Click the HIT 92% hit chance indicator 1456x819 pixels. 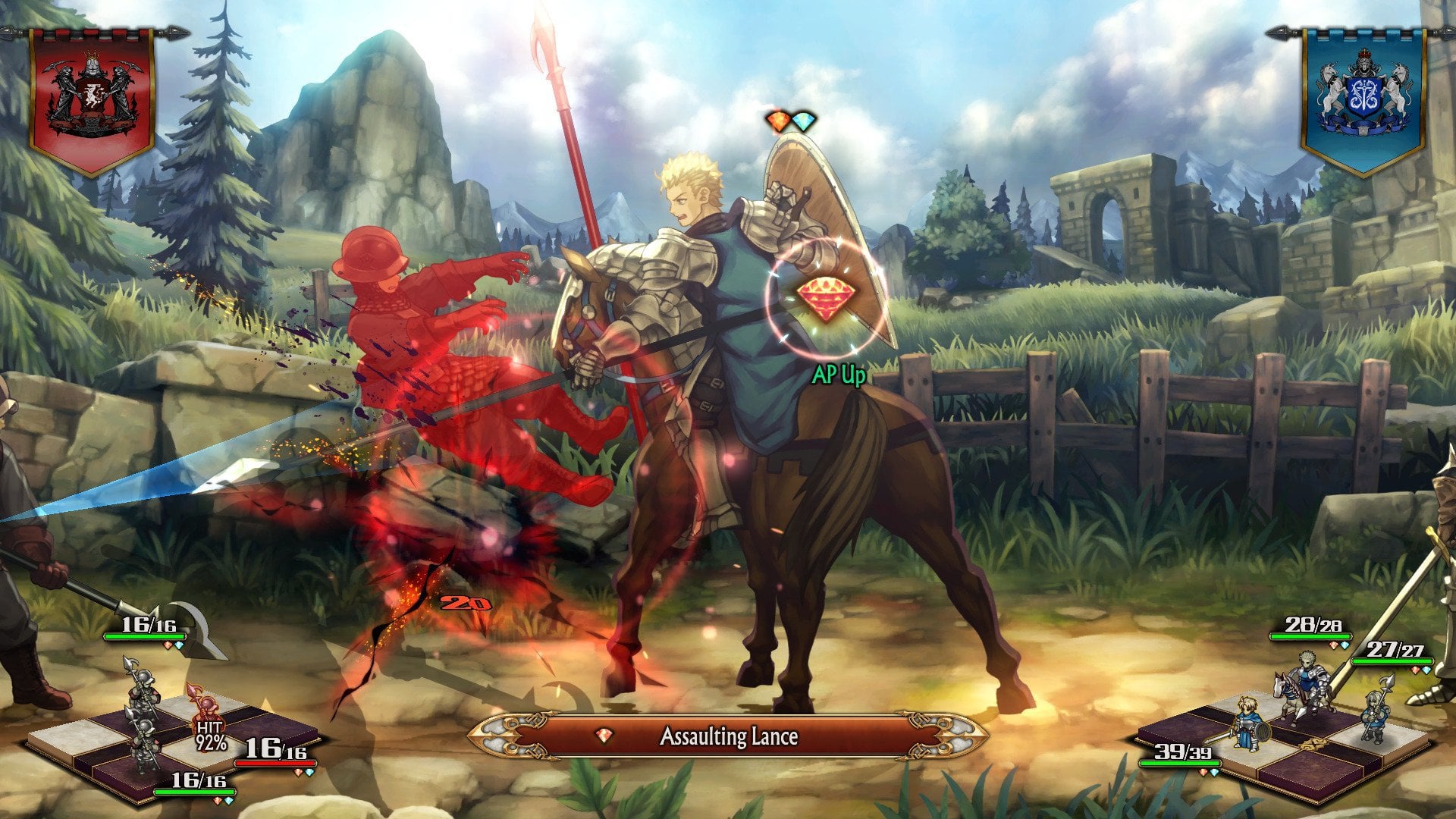210,736
